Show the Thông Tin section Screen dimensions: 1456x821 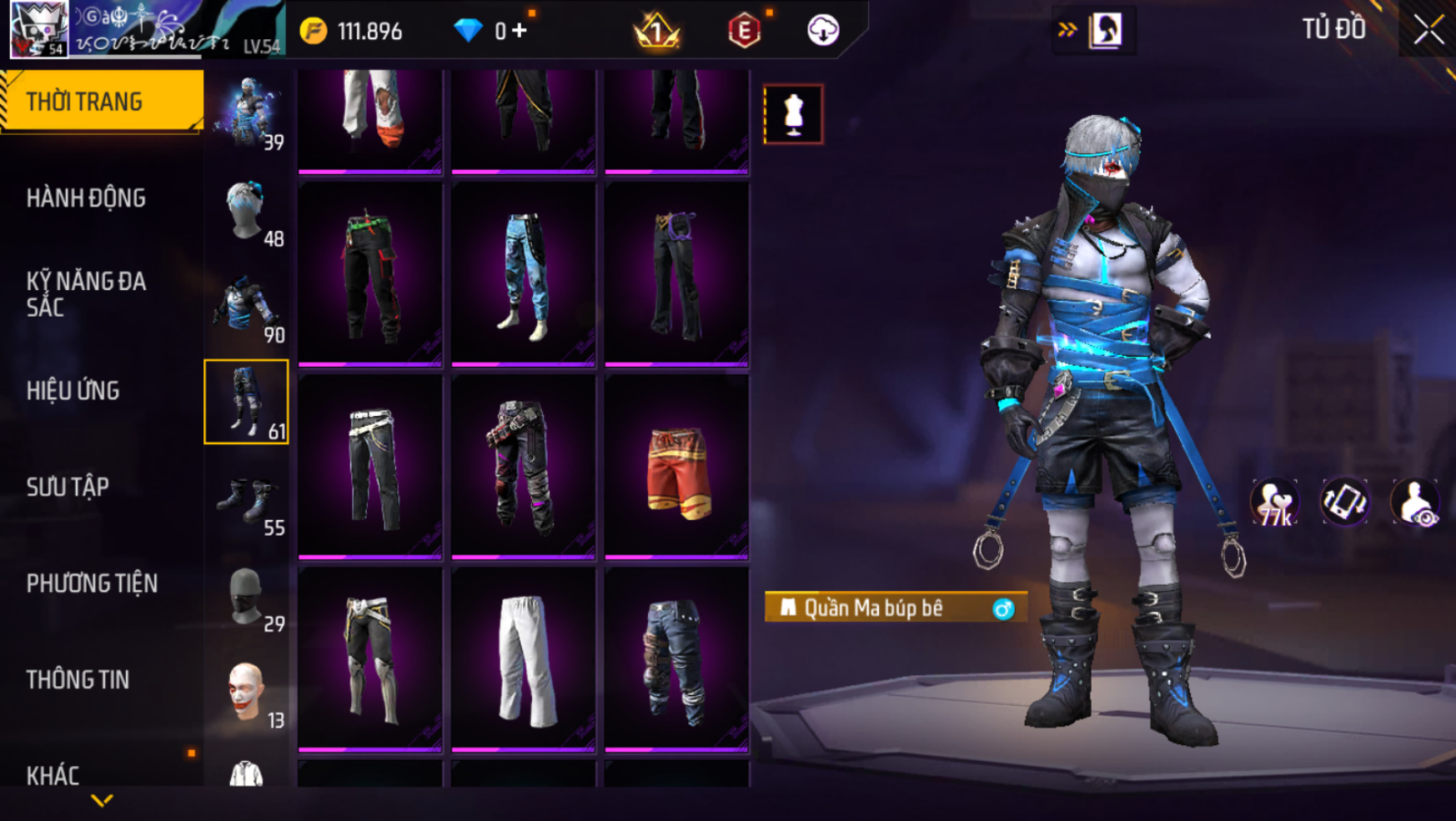pos(78,680)
